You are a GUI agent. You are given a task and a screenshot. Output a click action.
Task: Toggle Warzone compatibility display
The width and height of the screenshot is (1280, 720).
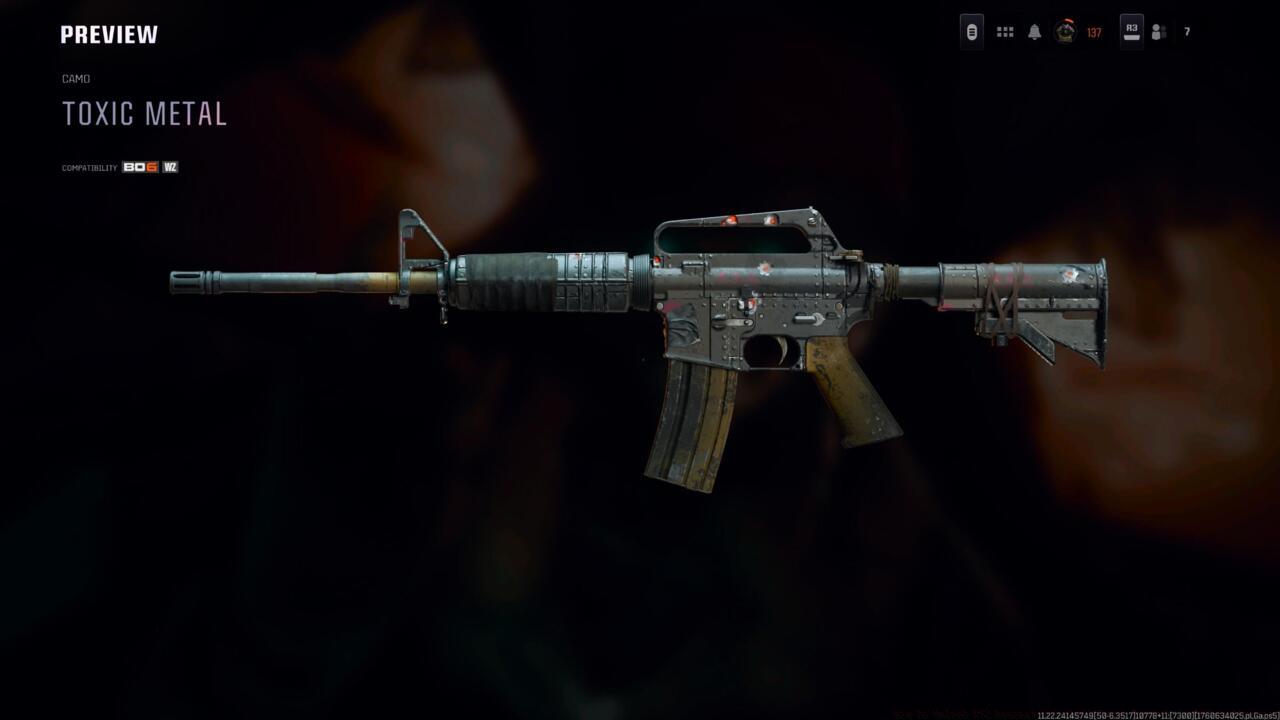pyautogui.click(x=169, y=167)
